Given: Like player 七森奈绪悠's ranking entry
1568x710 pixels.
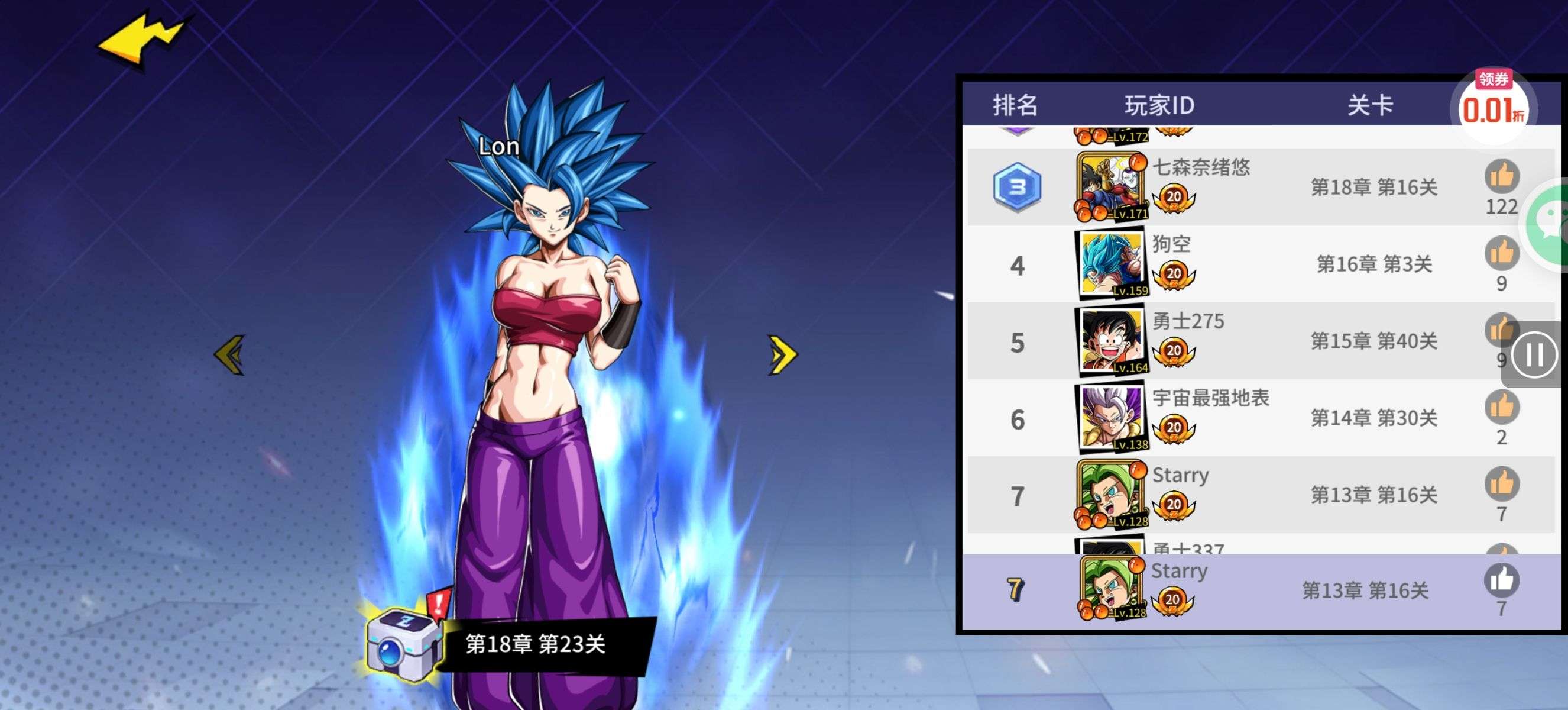Looking at the screenshot, I should click(x=1501, y=176).
